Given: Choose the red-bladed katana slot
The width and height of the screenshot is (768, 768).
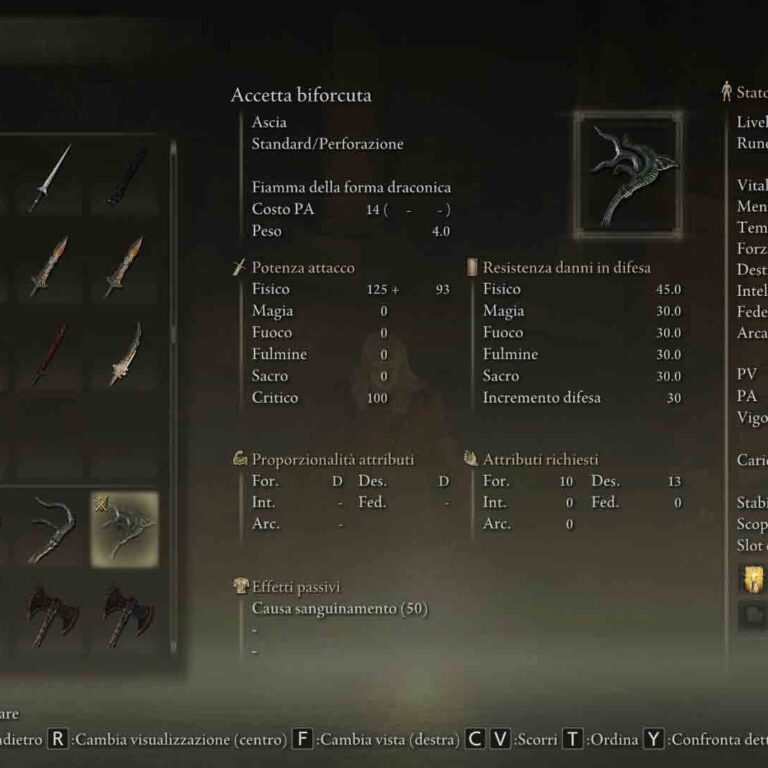Looking at the screenshot, I should click(48, 354).
